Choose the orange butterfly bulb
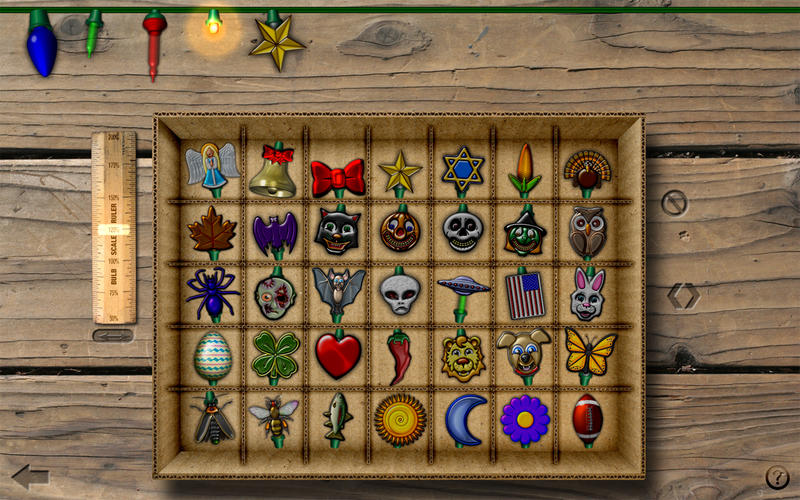The image size is (800, 500). click(588, 351)
